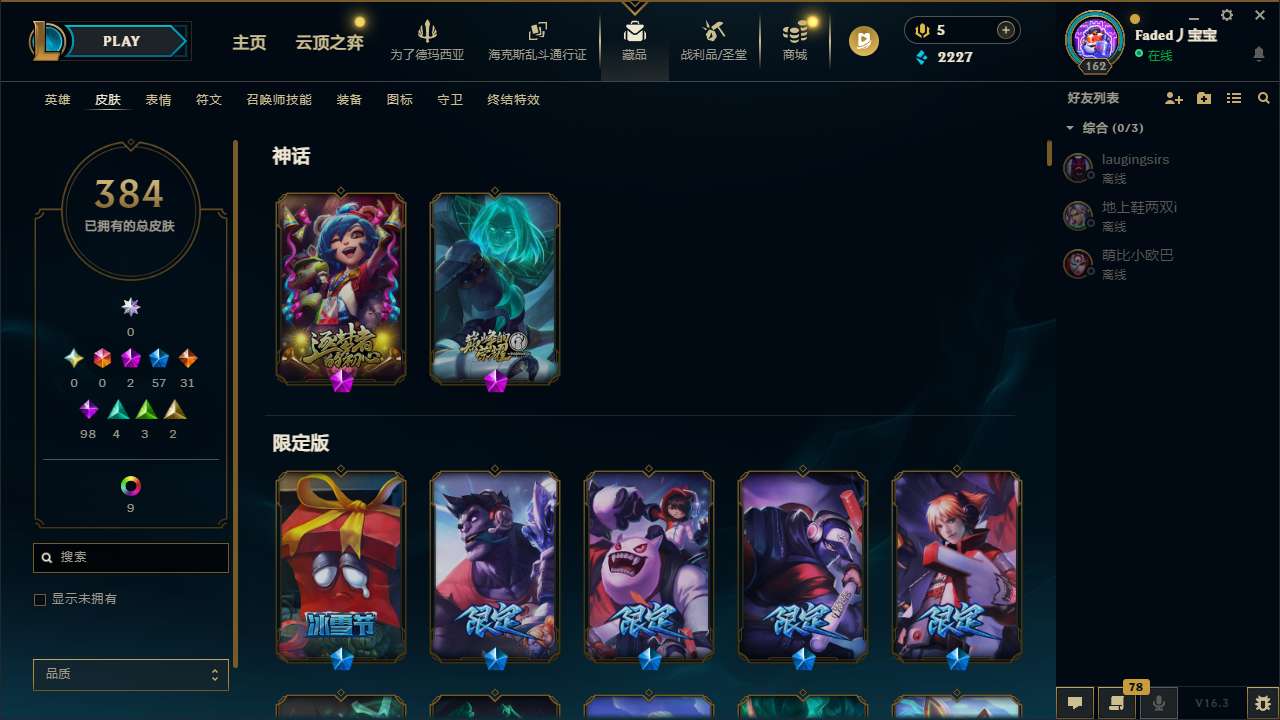This screenshot has width=1280, height=720.
Task: Click the add-friend icon in the friends panel
Action: point(1174,98)
